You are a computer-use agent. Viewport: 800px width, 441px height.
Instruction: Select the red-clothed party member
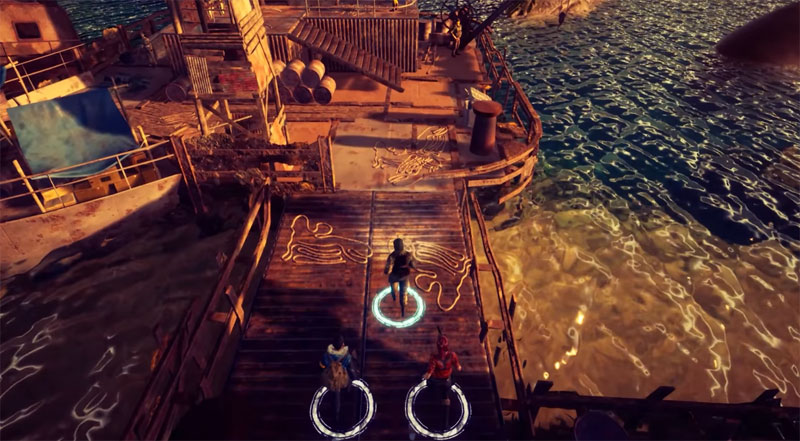tap(440, 373)
